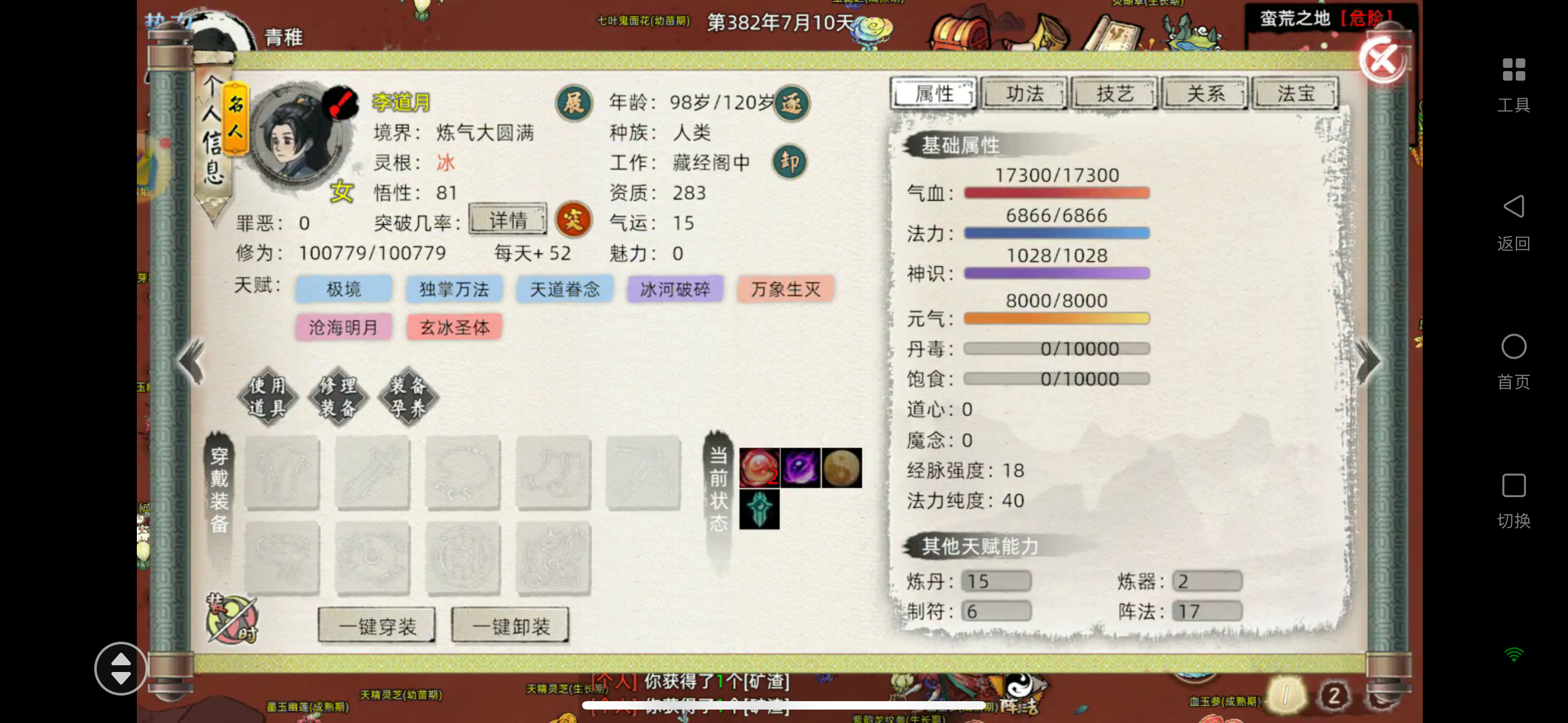The height and width of the screenshot is (723, 1568).
Task: Click the 逐 icon next to age
Action: click(x=791, y=104)
